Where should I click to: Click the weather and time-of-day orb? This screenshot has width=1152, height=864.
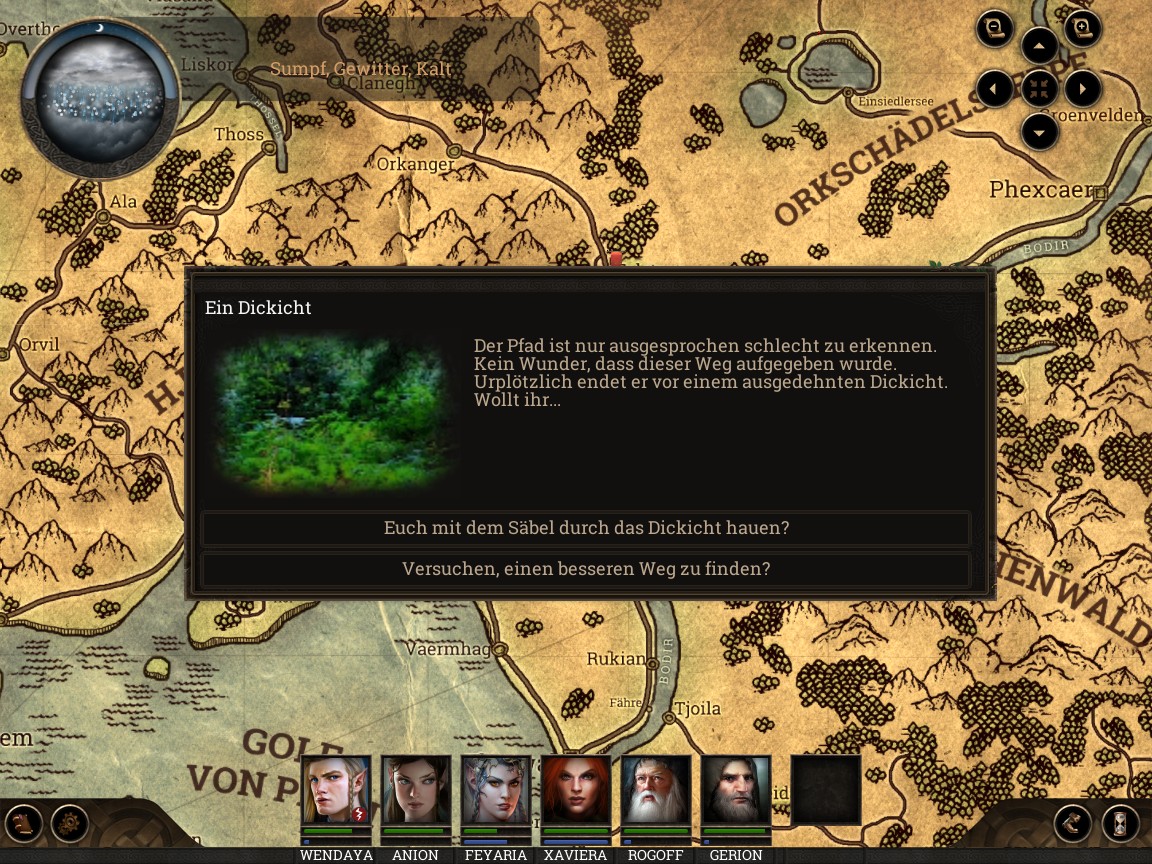[x=99, y=97]
